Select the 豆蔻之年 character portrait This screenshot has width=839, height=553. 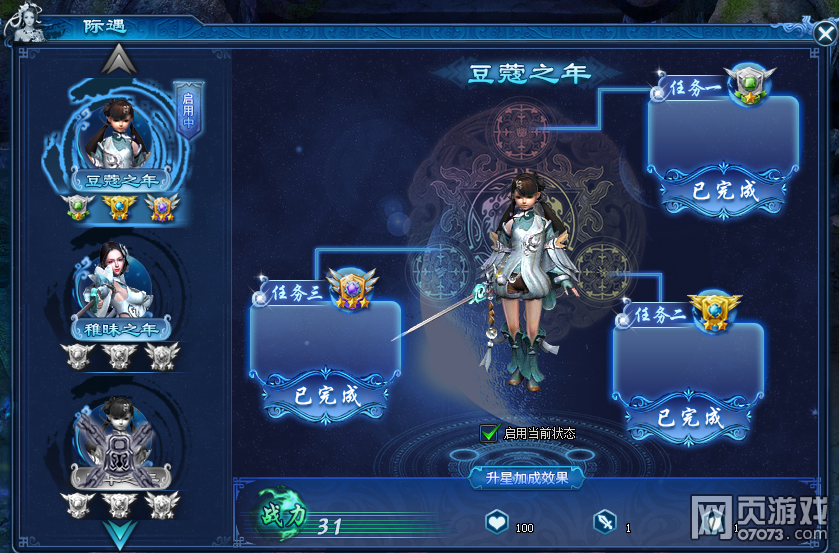pyautogui.click(x=116, y=137)
